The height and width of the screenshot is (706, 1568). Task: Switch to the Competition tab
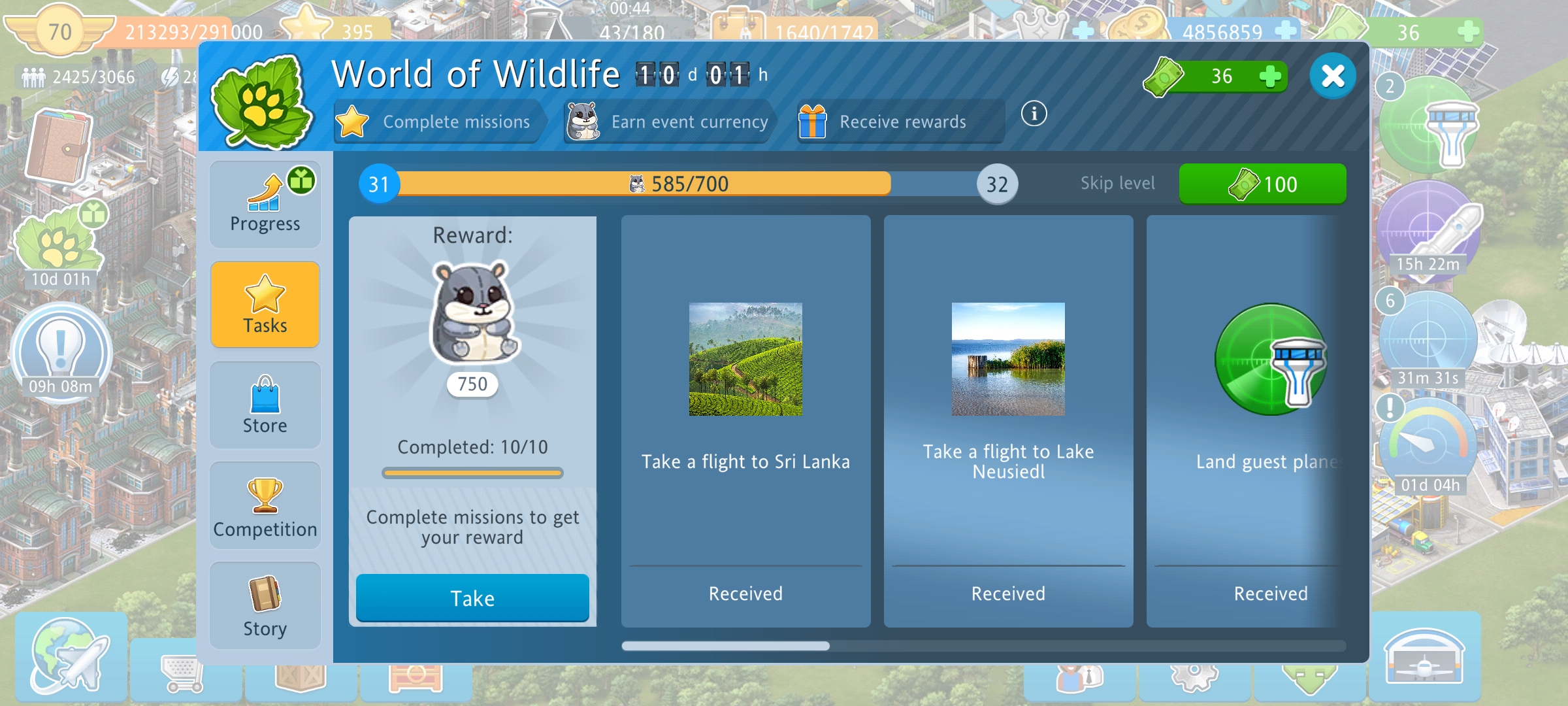click(x=265, y=507)
